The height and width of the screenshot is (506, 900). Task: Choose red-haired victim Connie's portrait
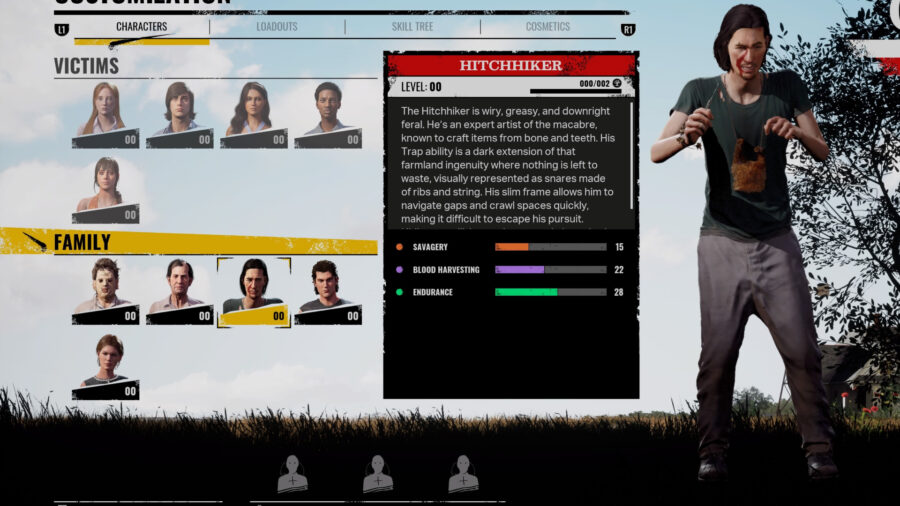(x=105, y=114)
